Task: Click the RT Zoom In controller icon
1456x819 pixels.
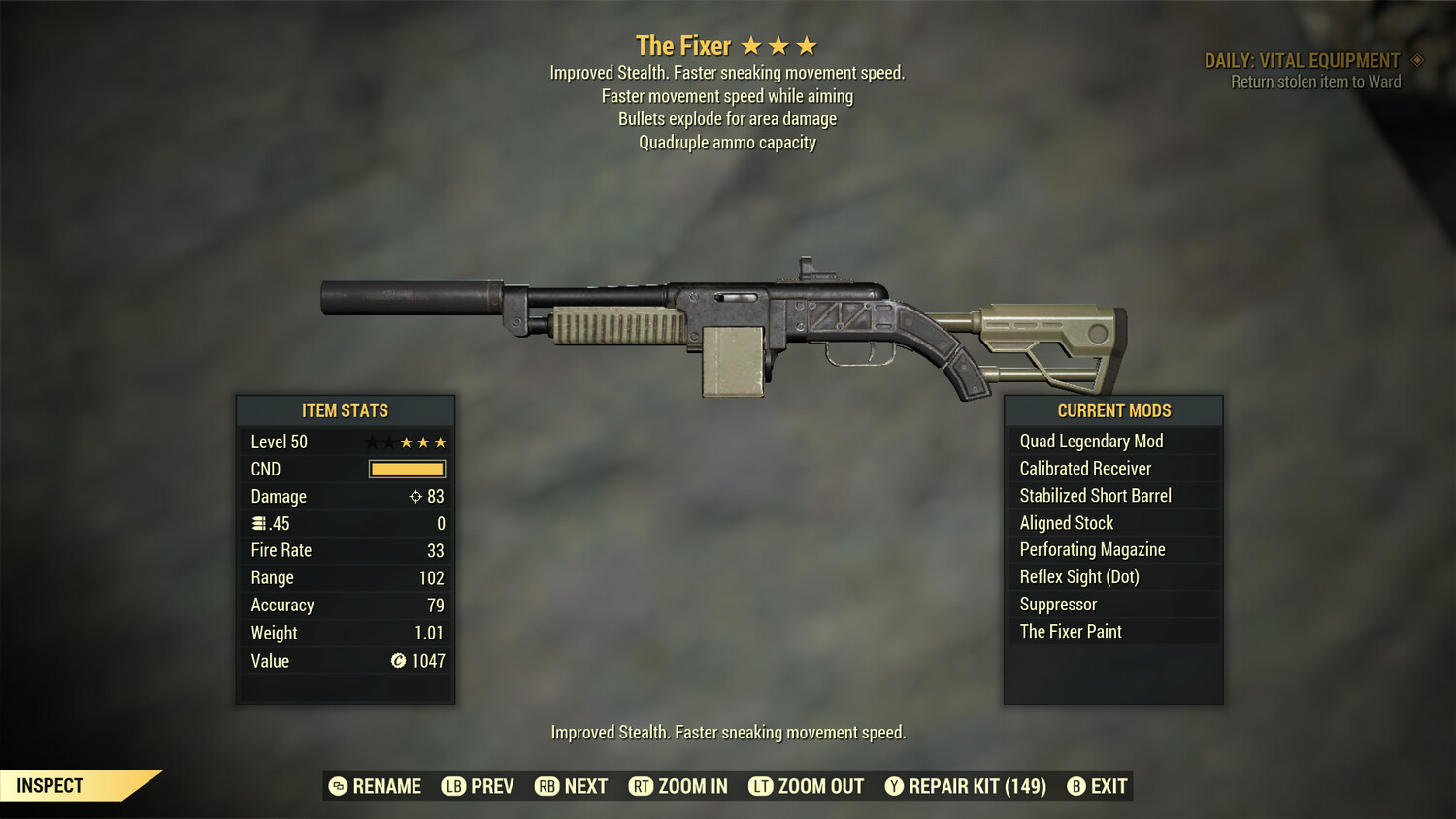Action: click(x=642, y=786)
